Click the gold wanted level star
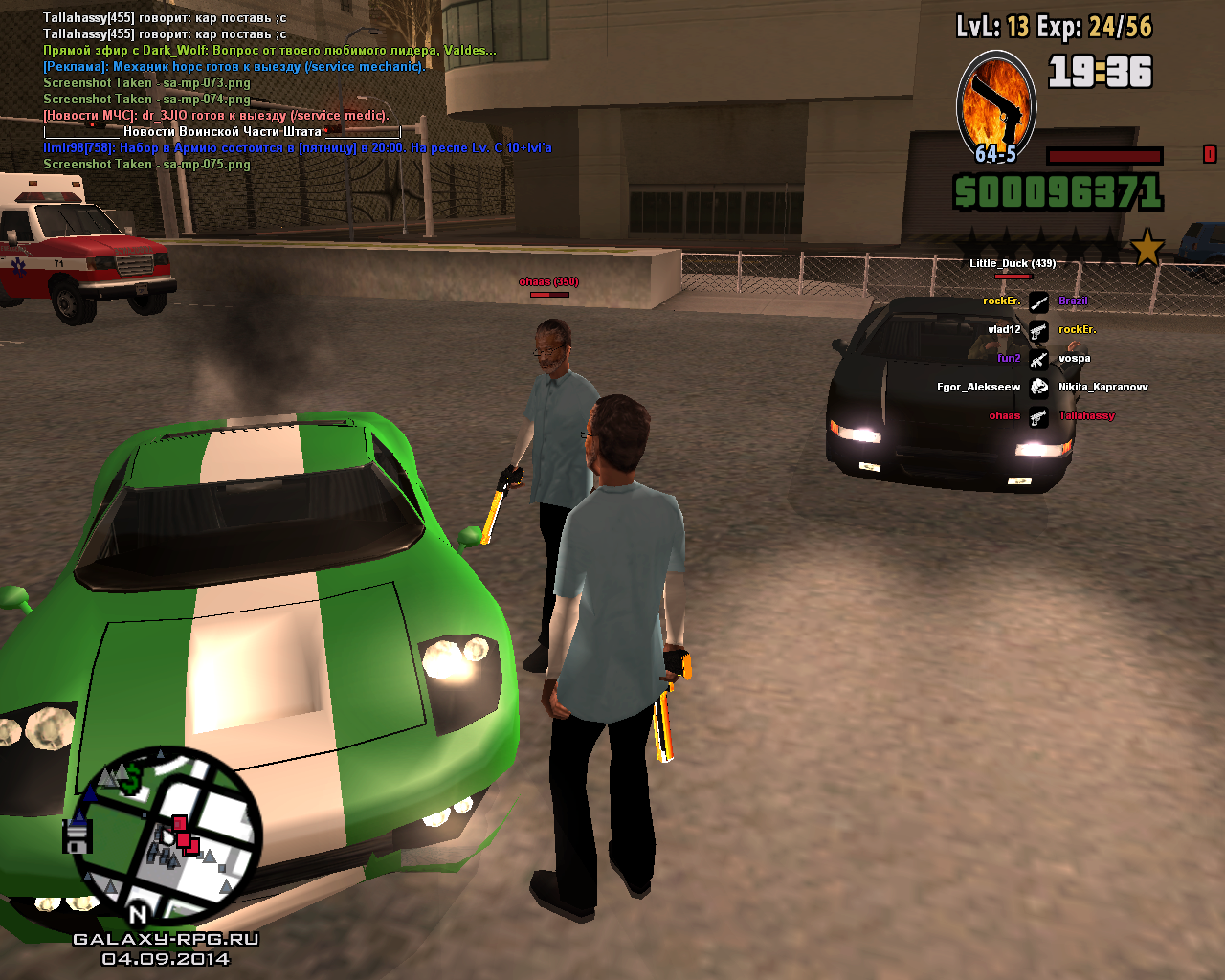The width and height of the screenshot is (1225, 980). click(x=1147, y=248)
